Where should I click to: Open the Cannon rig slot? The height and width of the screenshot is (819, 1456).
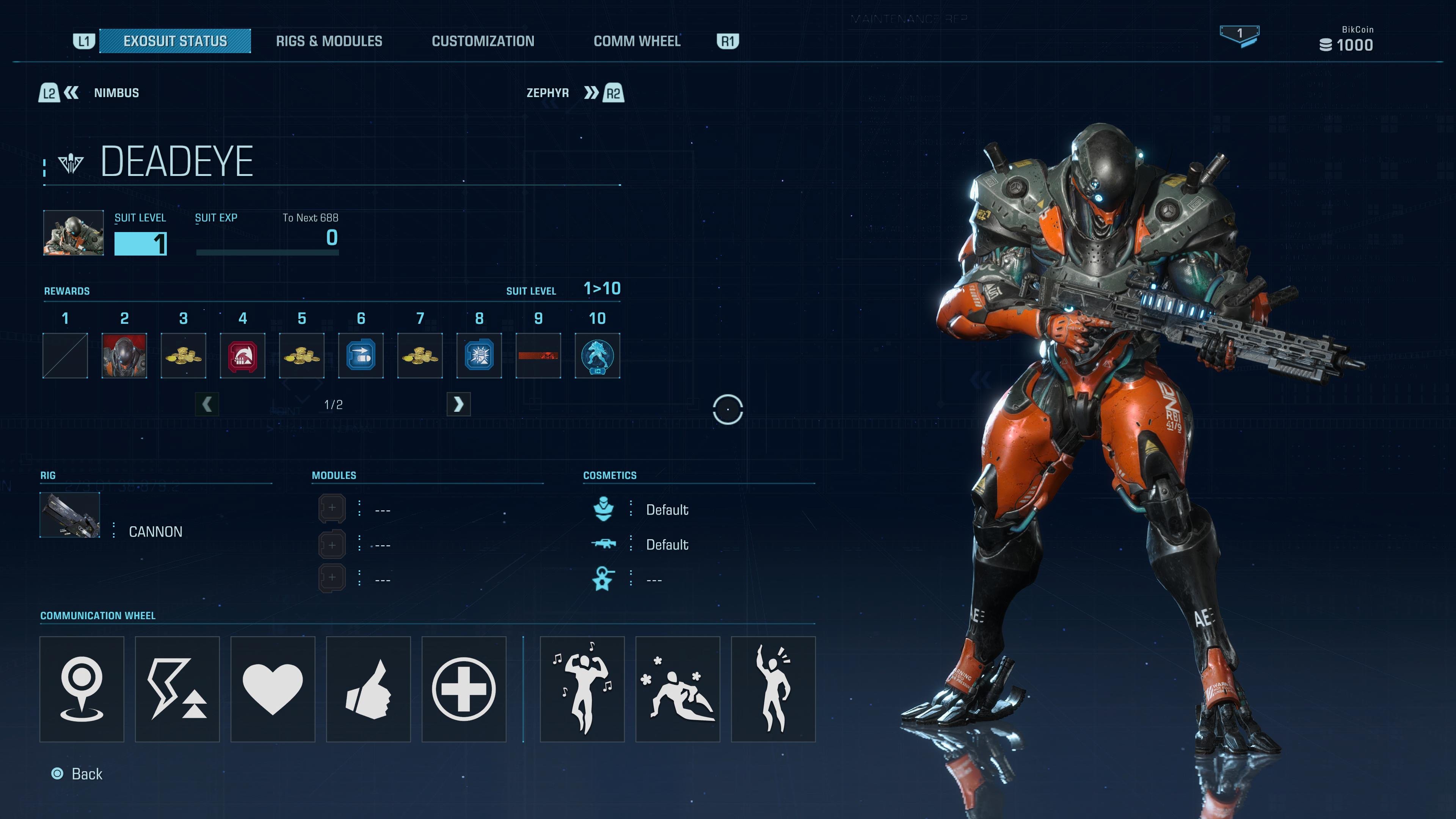coord(70,515)
